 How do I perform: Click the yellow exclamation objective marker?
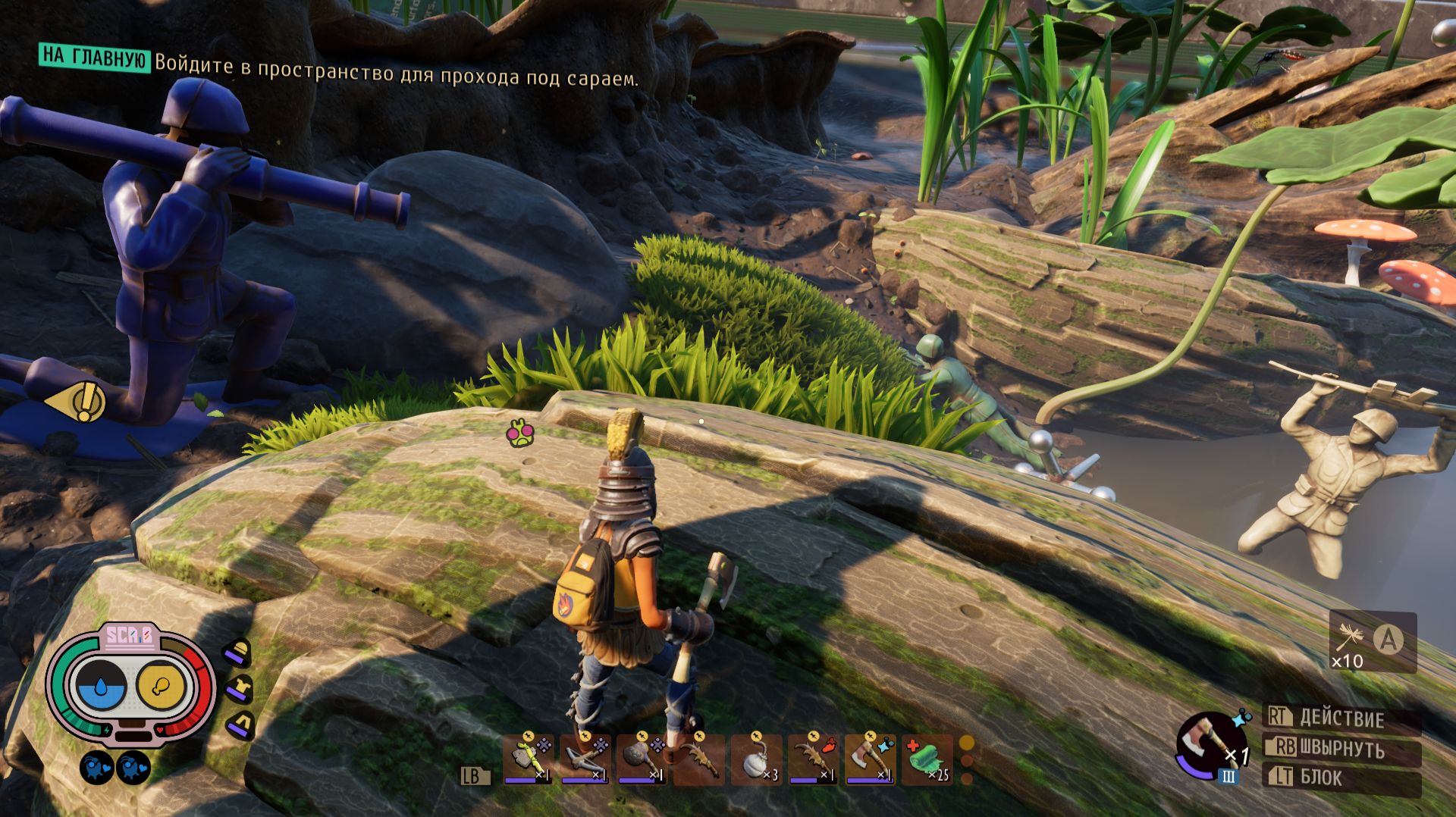coord(78,402)
